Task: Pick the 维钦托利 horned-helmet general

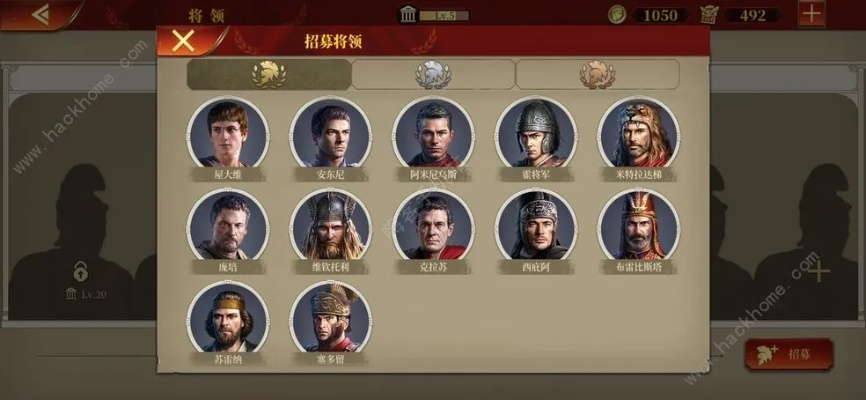Action: (x=330, y=225)
